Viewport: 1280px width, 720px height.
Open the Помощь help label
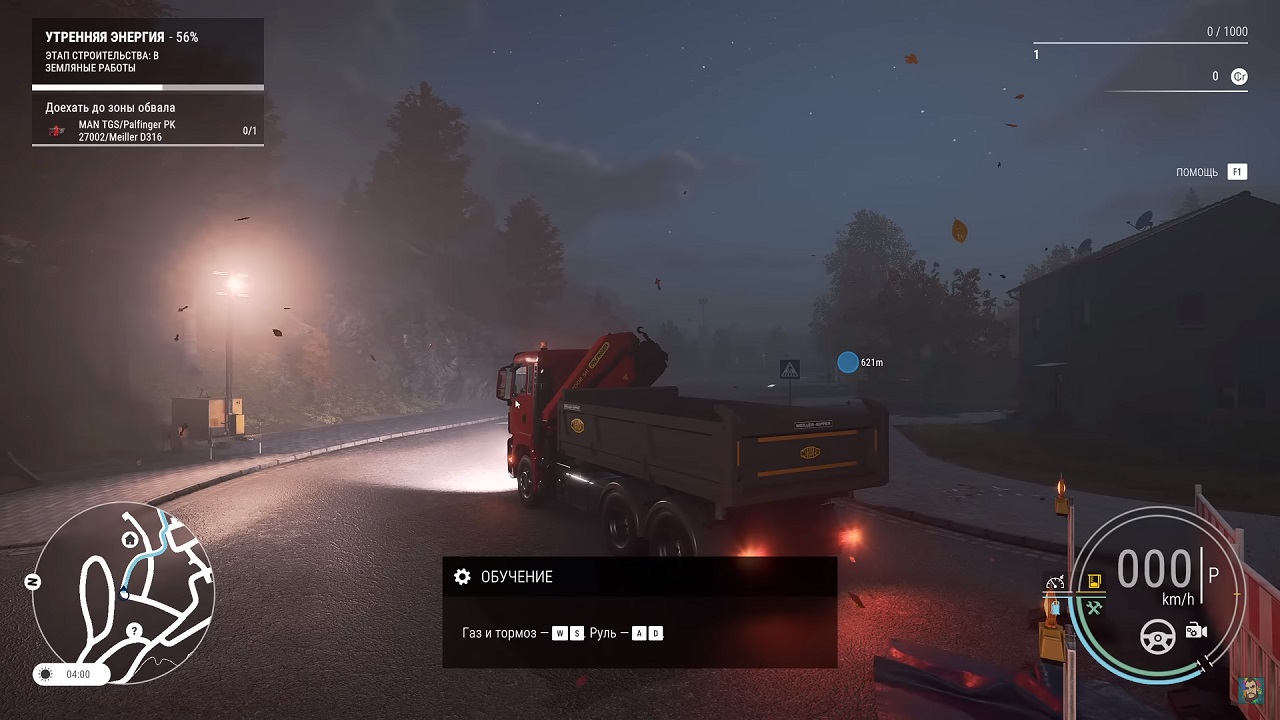coord(1197,172)
